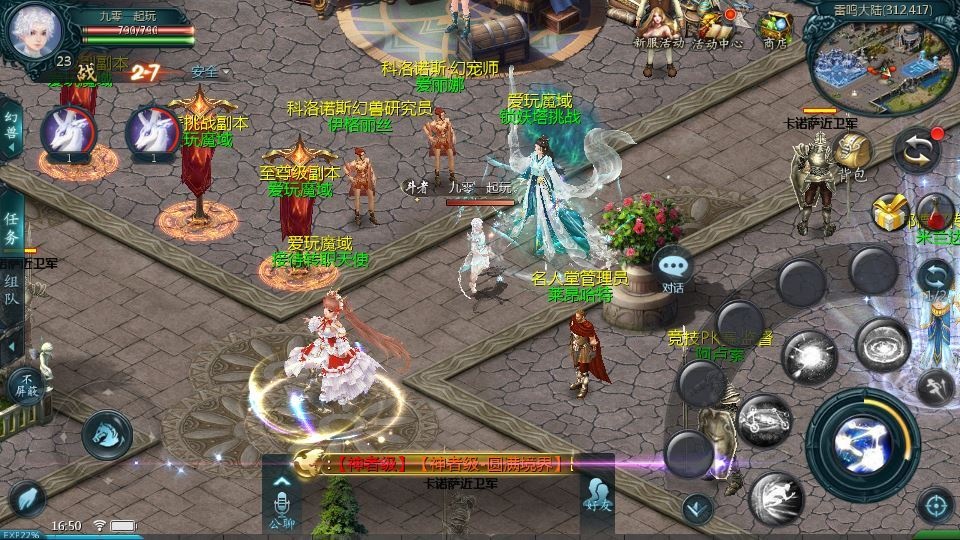Cast the swirling vortex skill
The height and width of the screenshot is (540, 960).
click(881, 343)
